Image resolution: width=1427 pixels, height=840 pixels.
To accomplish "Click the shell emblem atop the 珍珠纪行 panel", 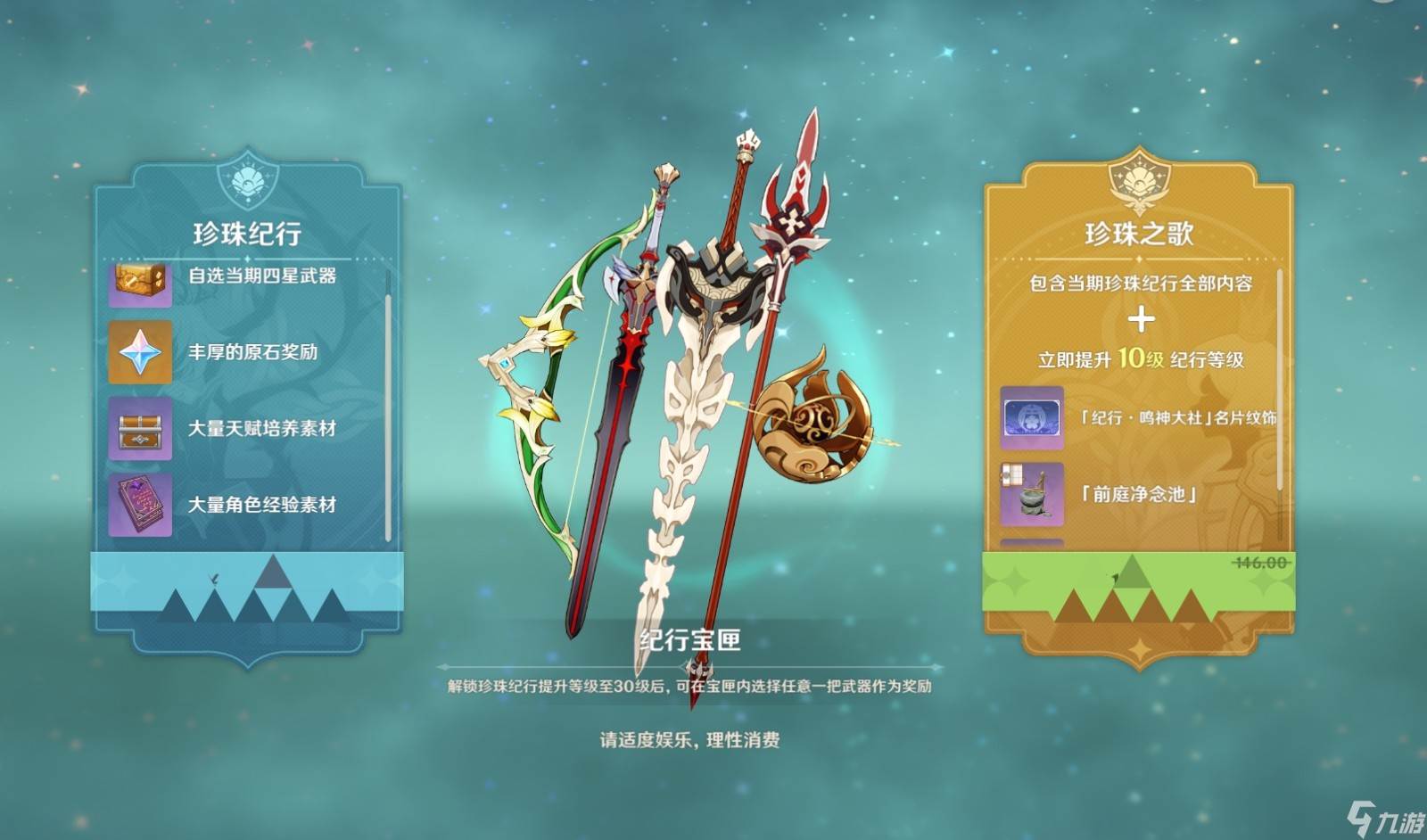I will (247, 182).
